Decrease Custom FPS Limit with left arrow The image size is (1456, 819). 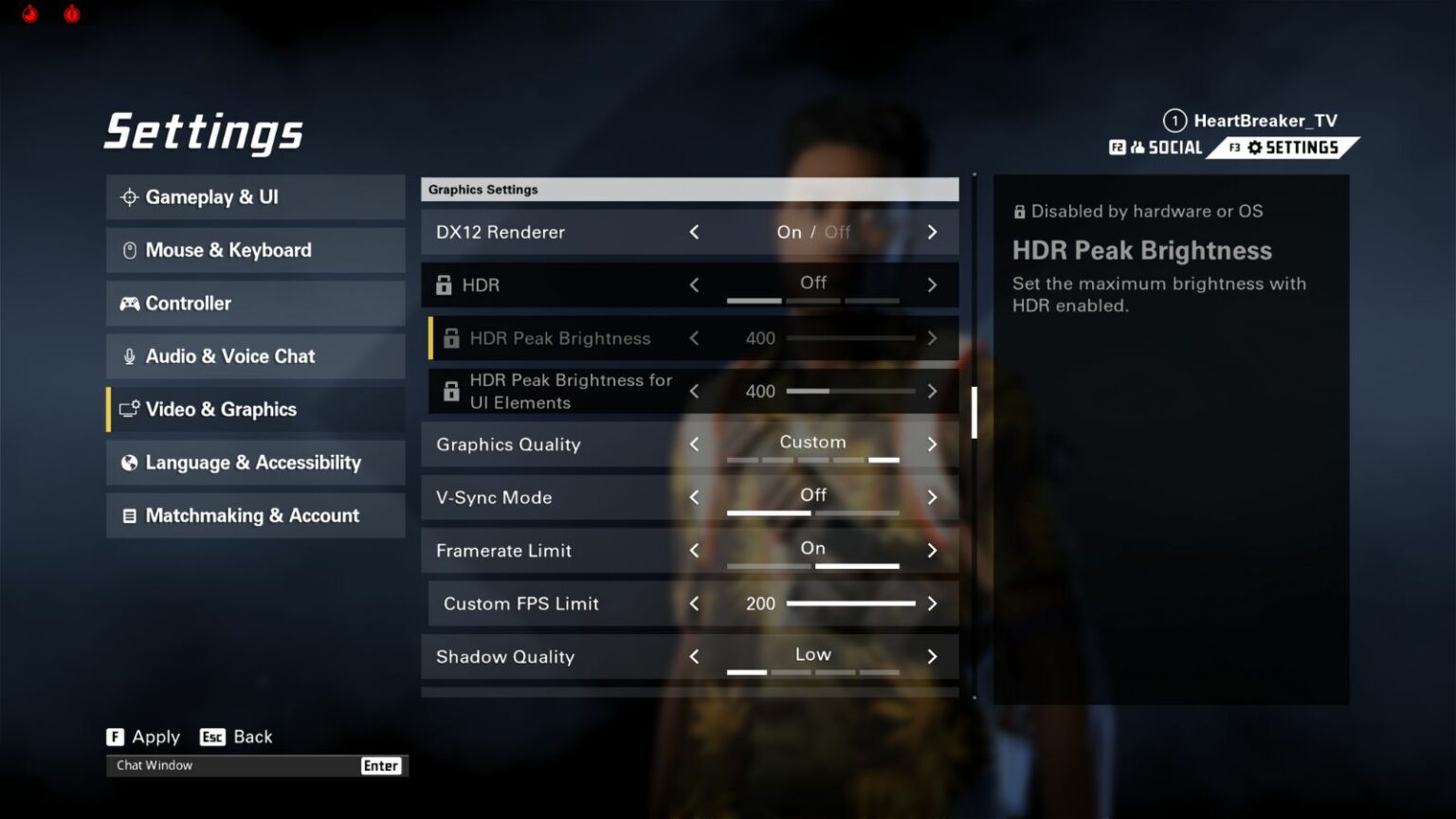(694, 604)
